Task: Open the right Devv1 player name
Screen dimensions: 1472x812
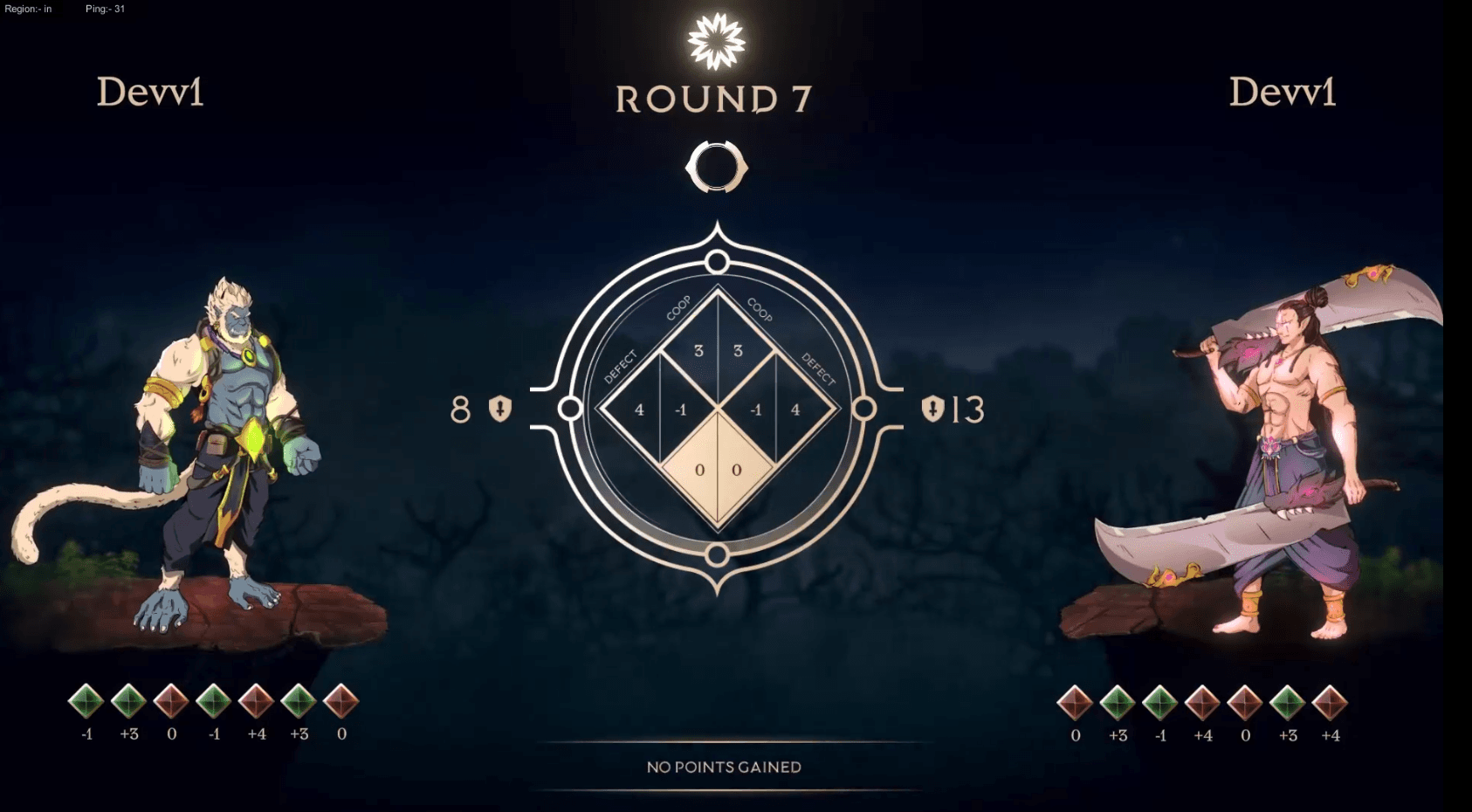Action: (x=1282, y=93)
